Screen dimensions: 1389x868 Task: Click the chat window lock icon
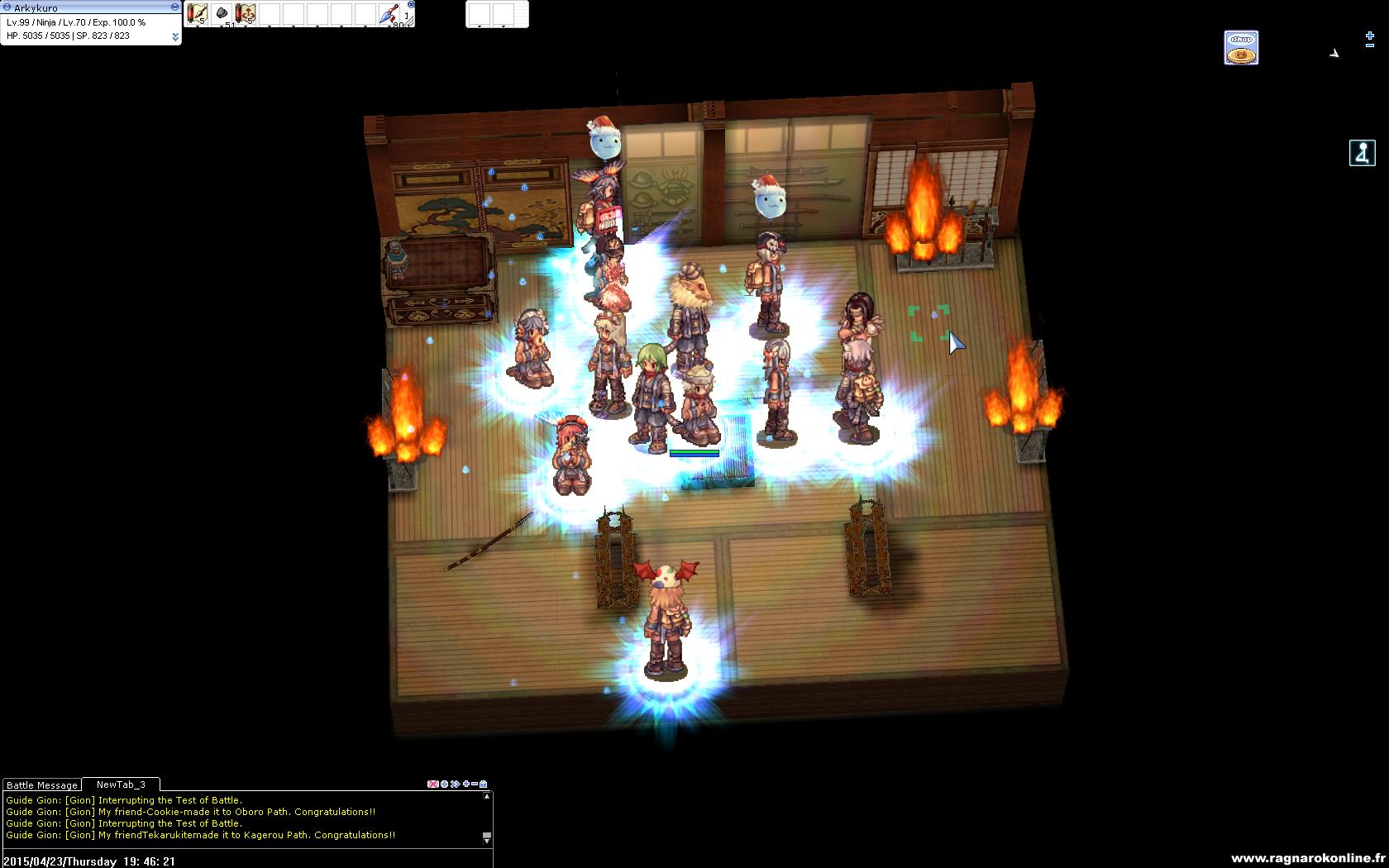coord(484,784)
